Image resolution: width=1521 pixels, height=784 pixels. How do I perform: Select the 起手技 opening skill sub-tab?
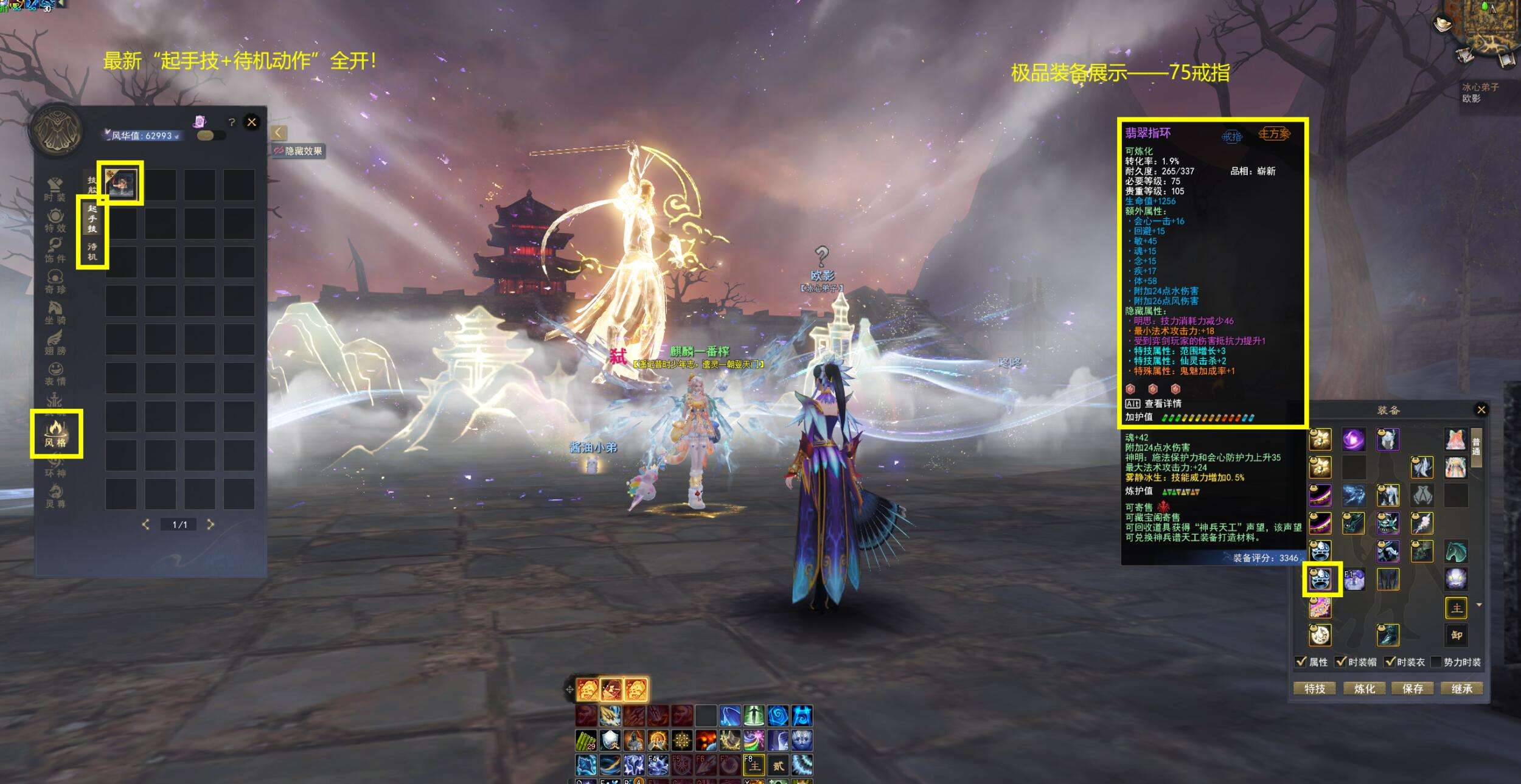click(92, 219)
